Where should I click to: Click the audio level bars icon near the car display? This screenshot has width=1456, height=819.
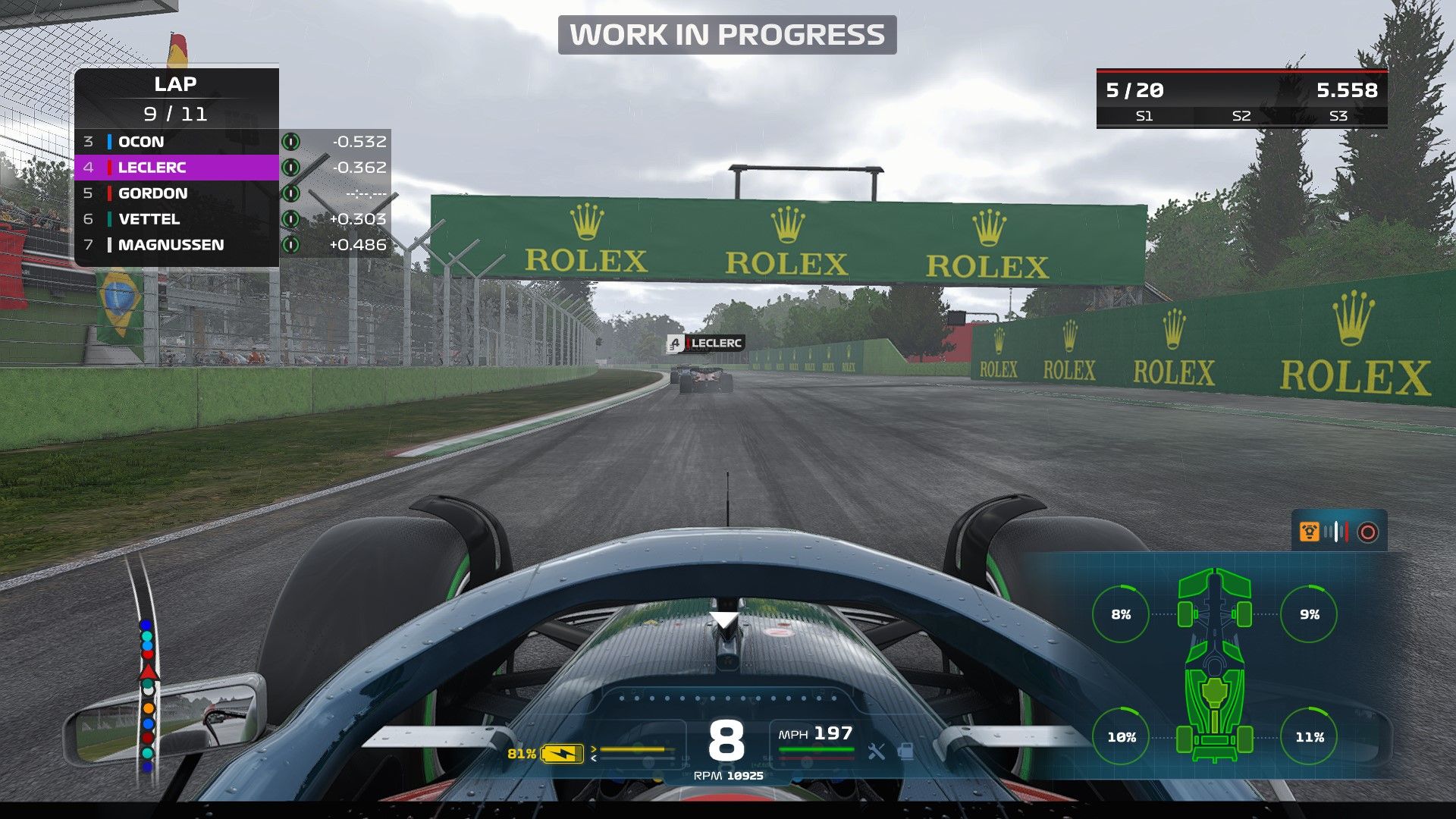click(1335, 532)
